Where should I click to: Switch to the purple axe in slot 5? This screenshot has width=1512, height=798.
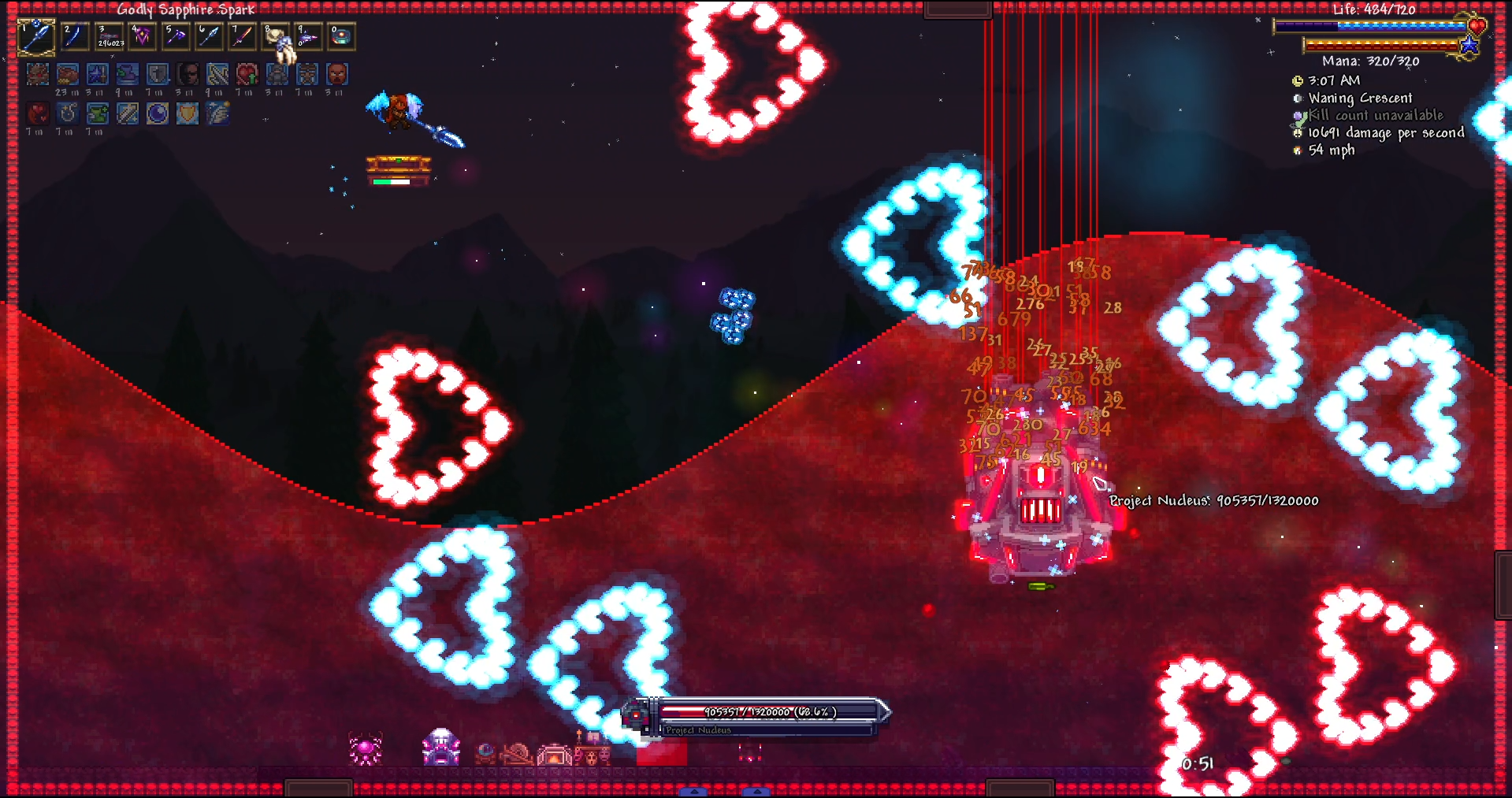point(176,37)
